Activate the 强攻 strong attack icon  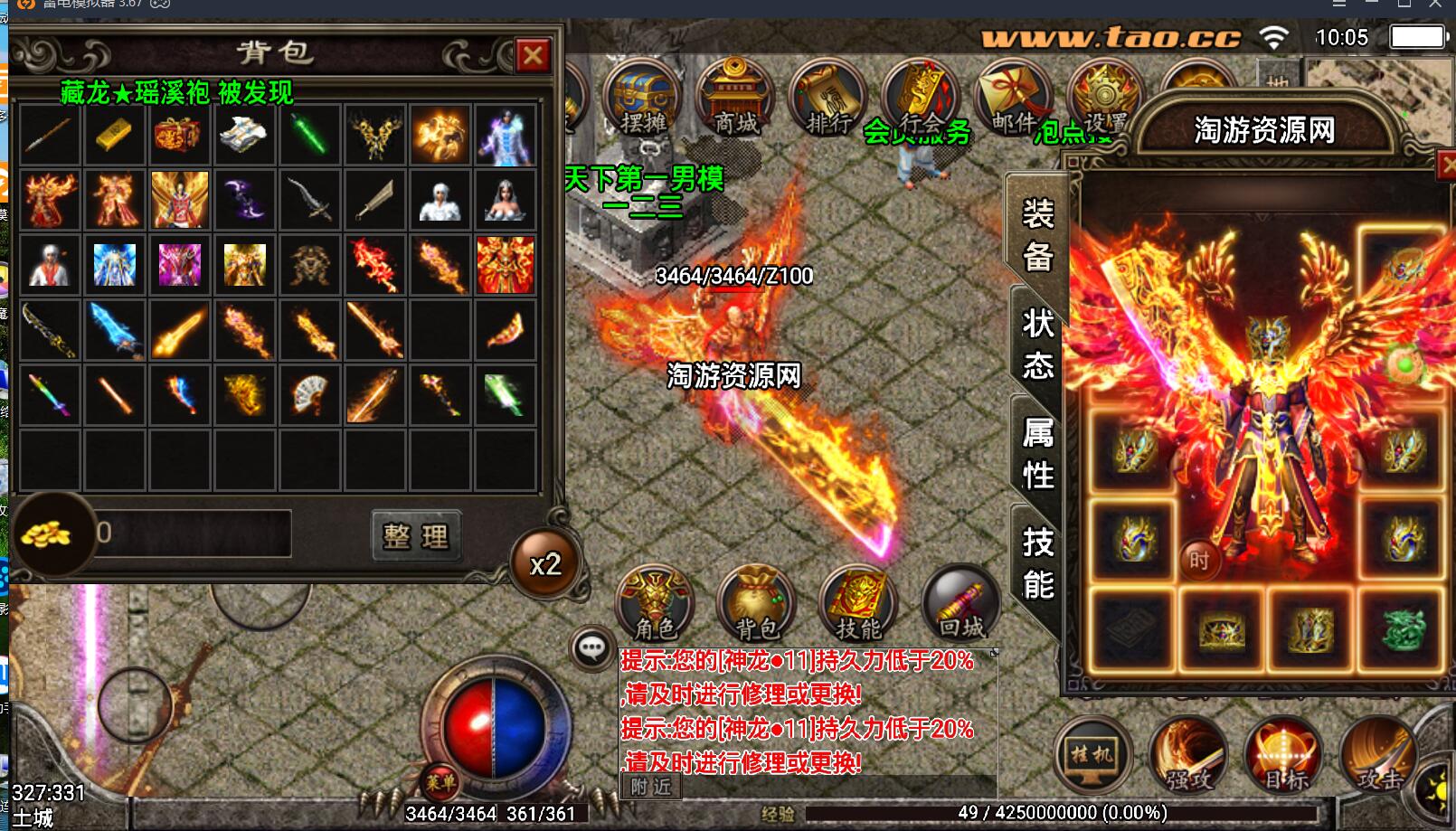click(x=1187, y=758)
